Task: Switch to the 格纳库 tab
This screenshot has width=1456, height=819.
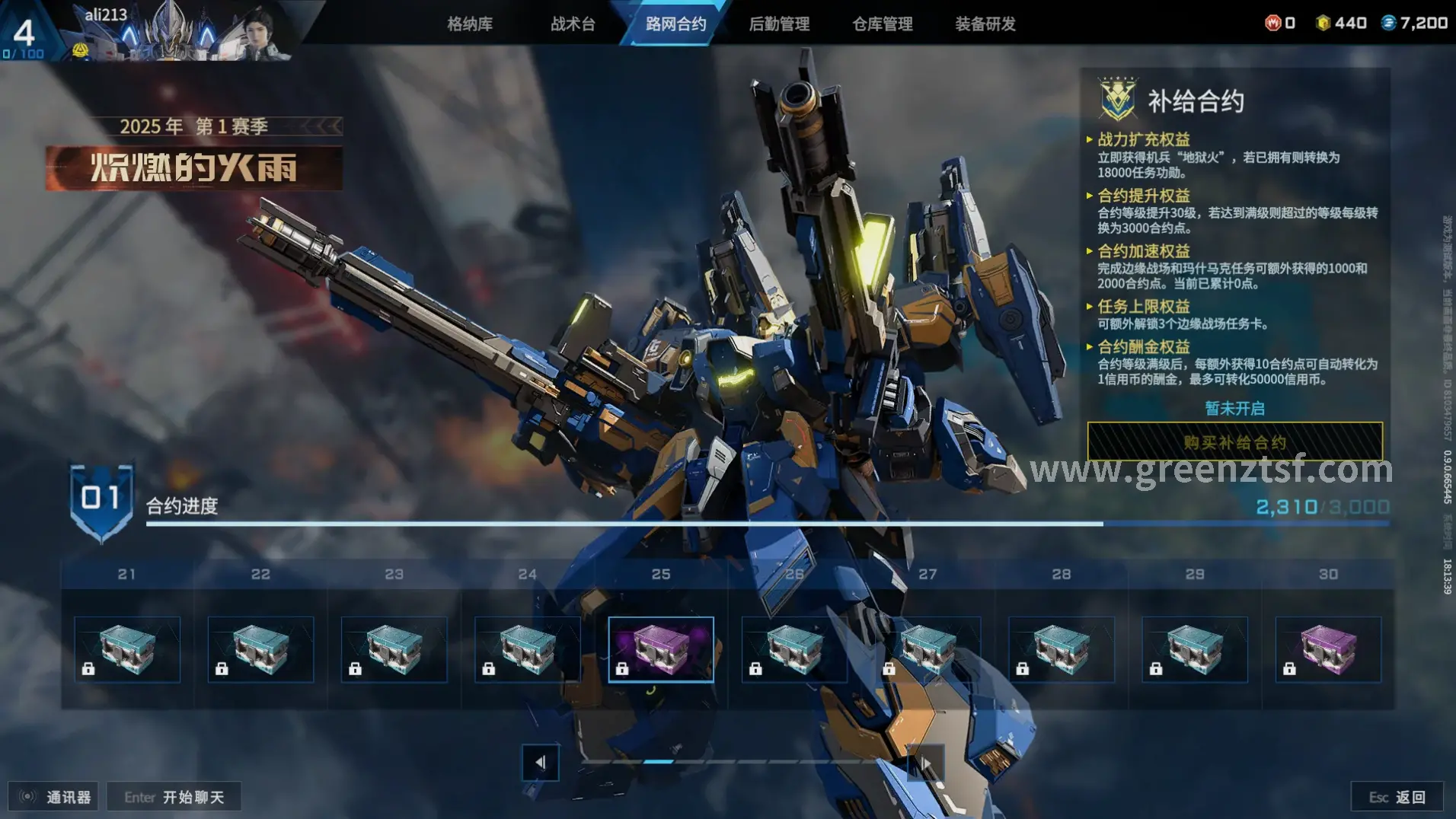Action: (x=470, y=24)
